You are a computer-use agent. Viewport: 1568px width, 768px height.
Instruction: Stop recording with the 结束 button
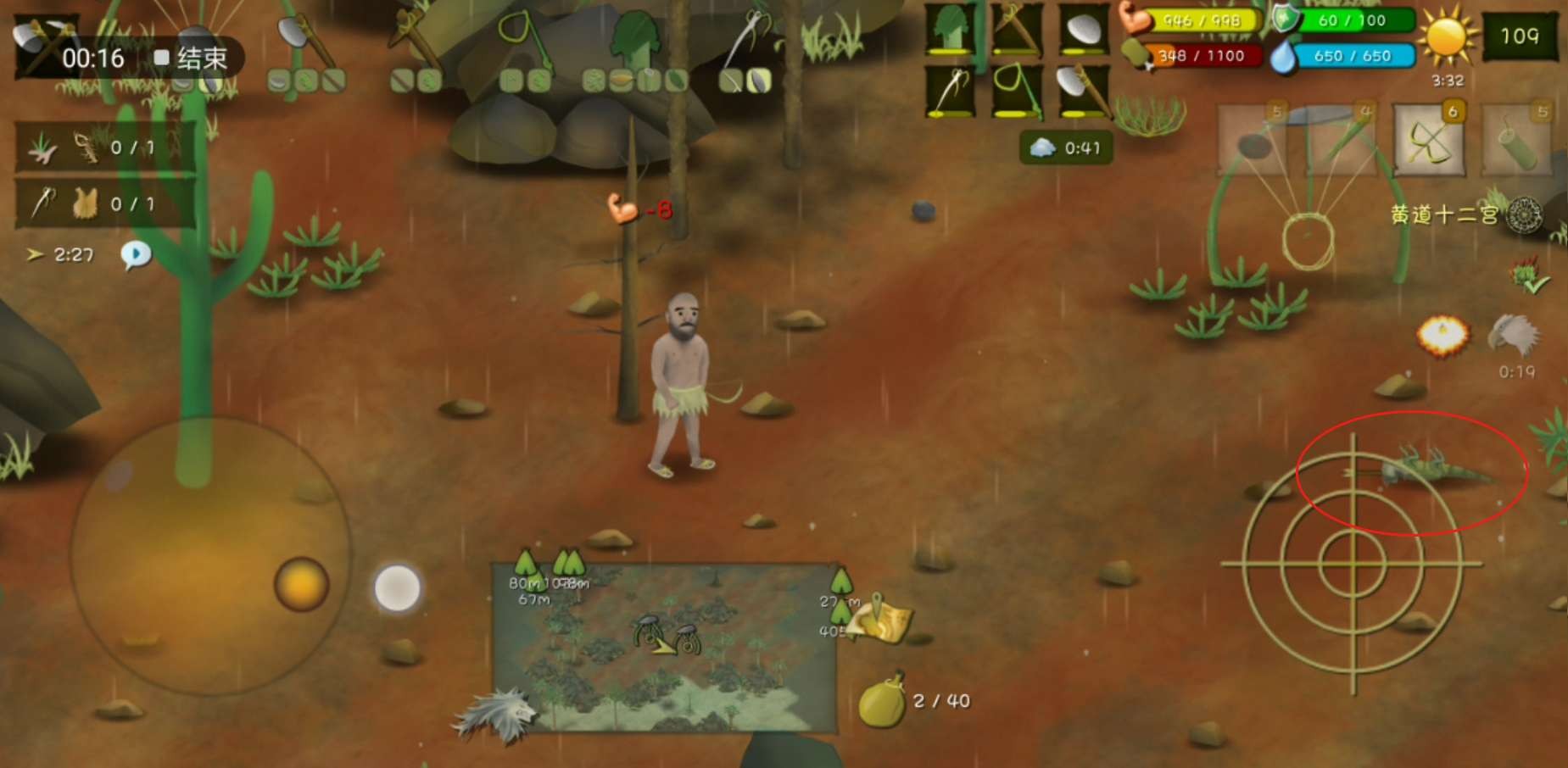pyautogui.click(x=192, y=58)
